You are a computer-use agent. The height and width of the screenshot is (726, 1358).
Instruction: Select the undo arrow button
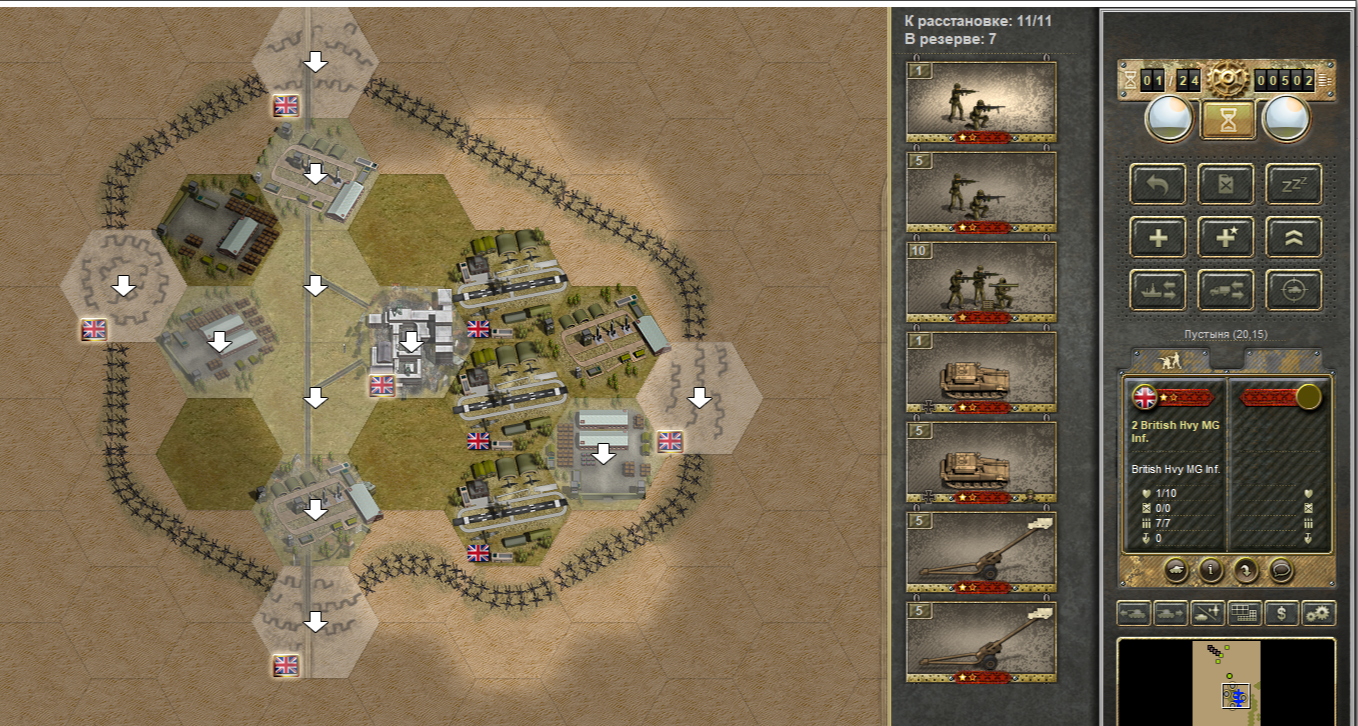[x=1158, y=184]
